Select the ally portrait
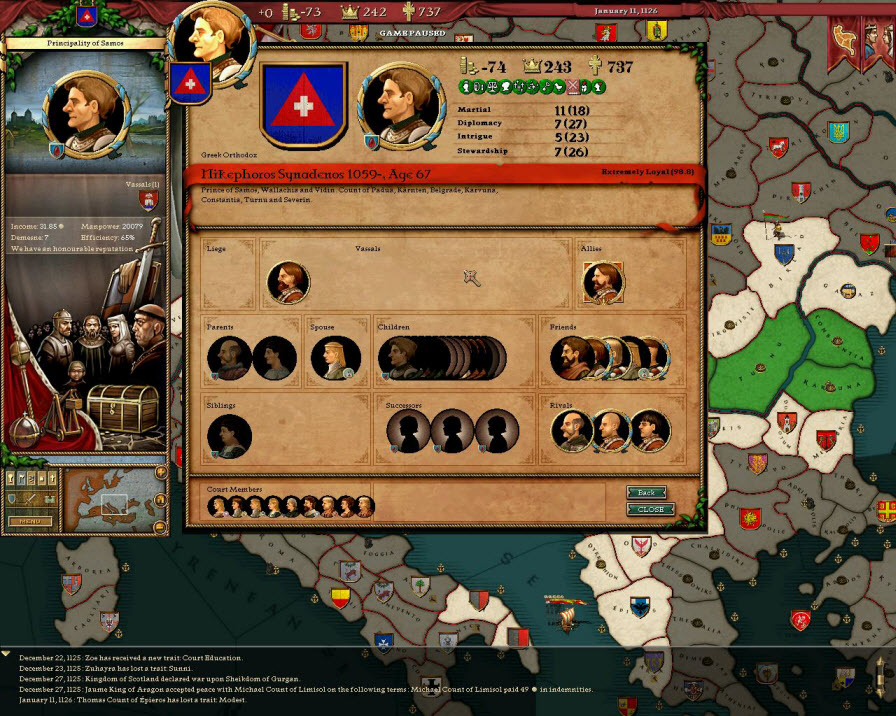Viewport: 896px width, 716px height. point(603,282)
